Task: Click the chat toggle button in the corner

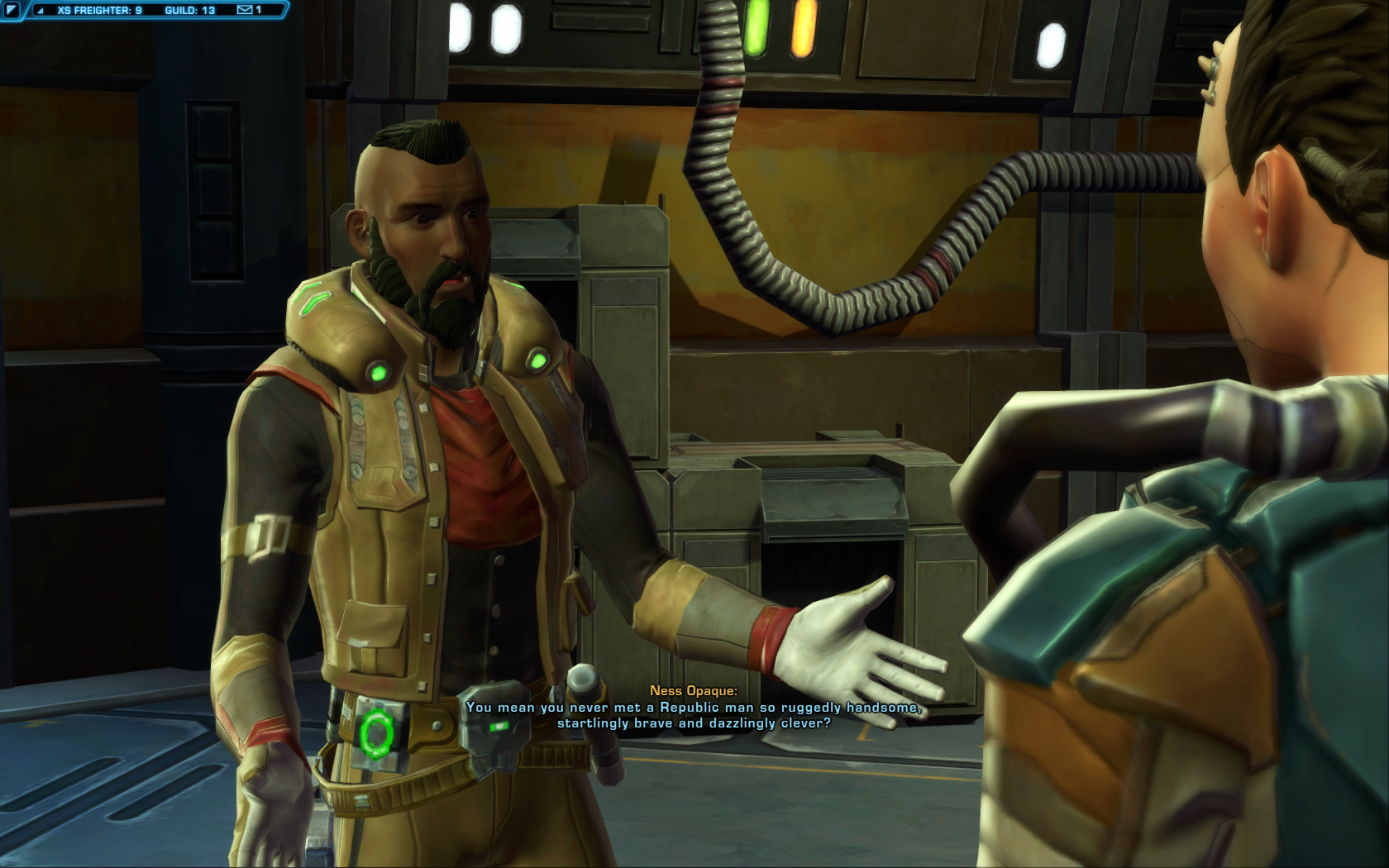Action: click(x=11, y=10)
